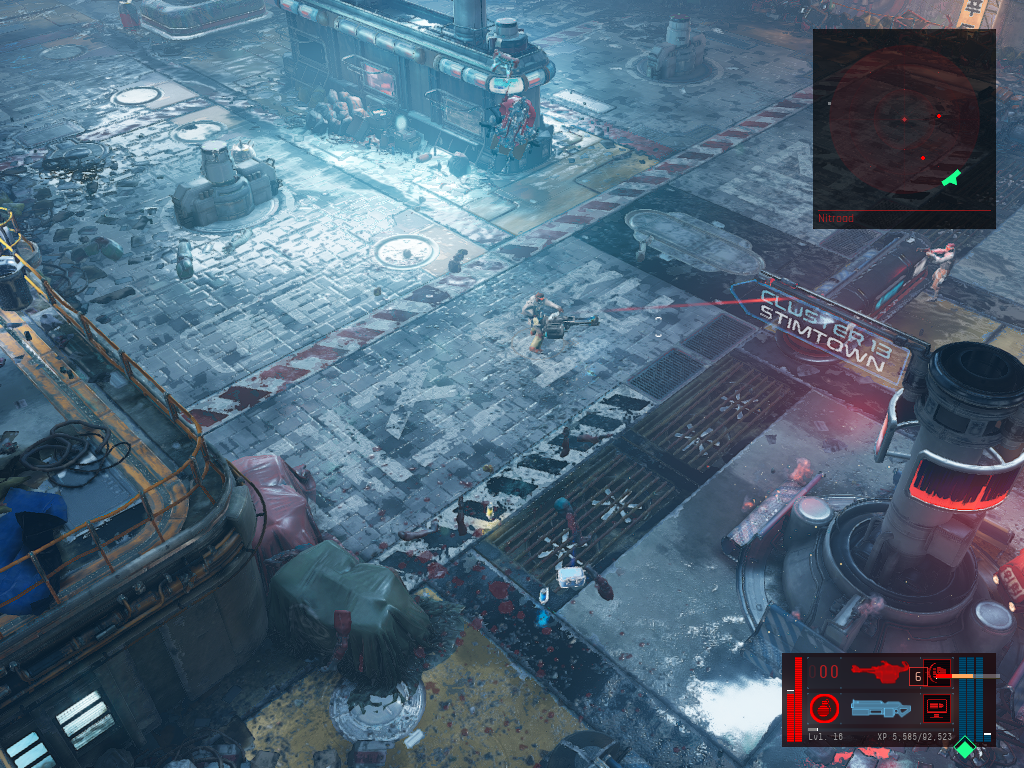Activate the grenade ability icon
This screenshot has height=768, width=1024.
click(825, 708)
